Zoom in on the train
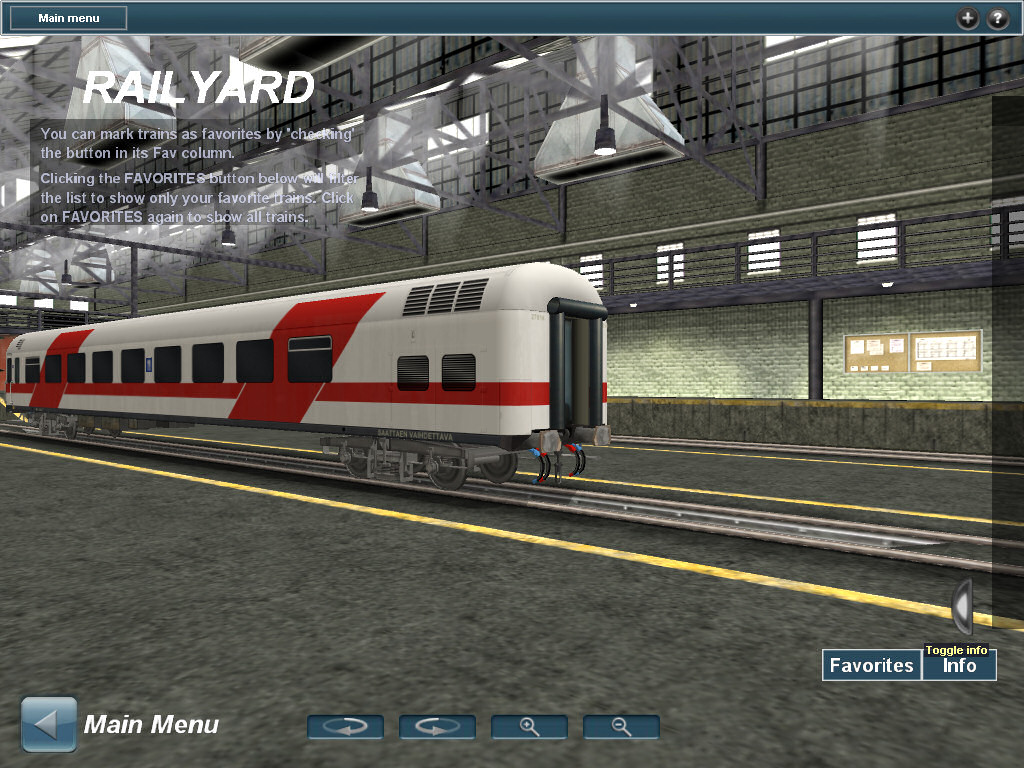The height and width of the screenshot is (768, 1024). [529, 727]
